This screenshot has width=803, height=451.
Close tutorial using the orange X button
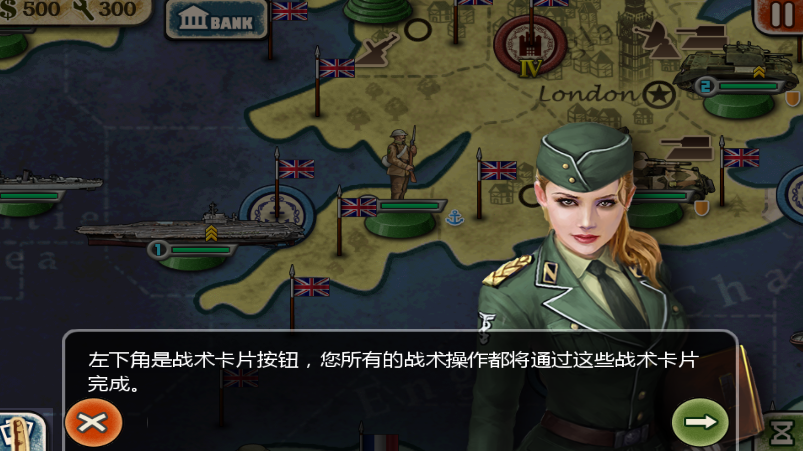pos(93,422)
